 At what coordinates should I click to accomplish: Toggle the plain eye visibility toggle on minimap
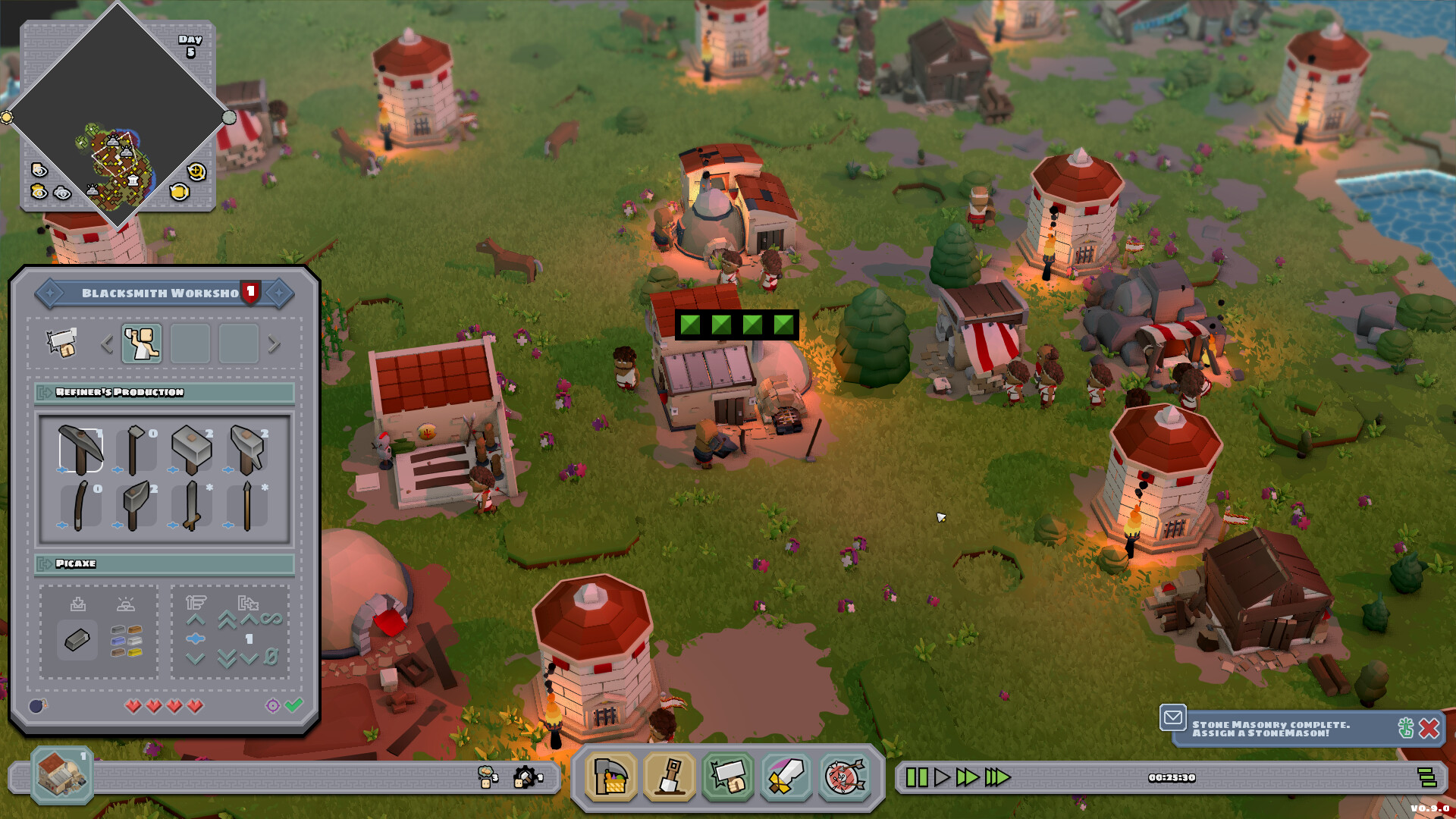click(62, 194)
